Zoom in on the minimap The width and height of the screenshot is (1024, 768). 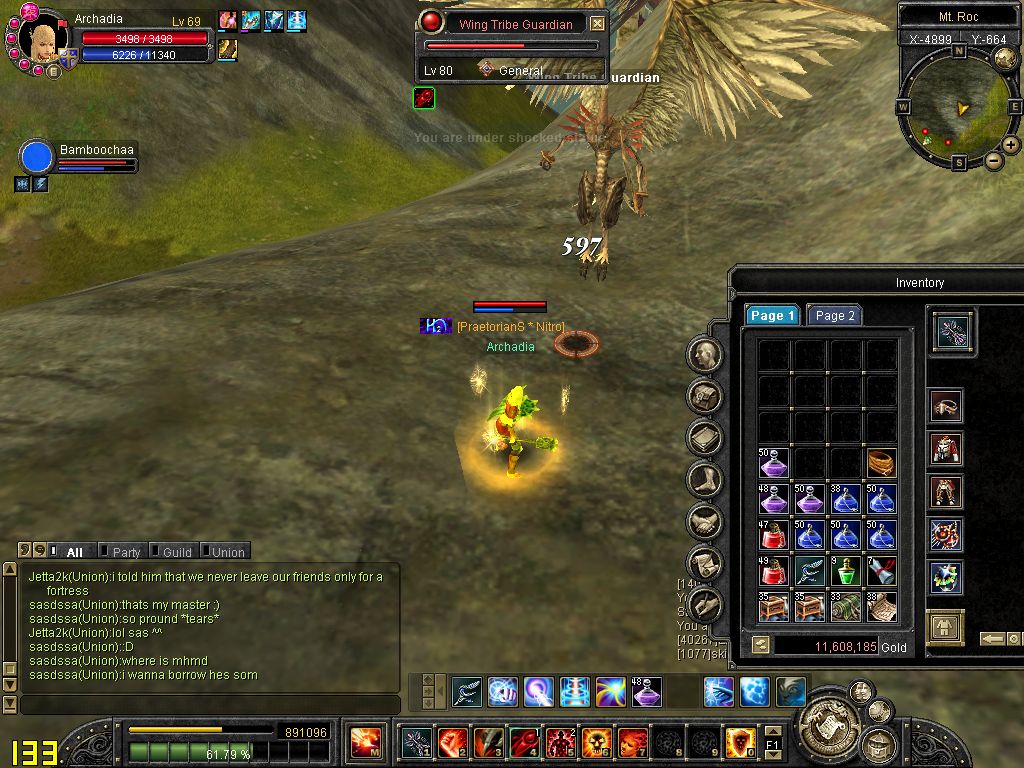tap(1011, 145)
